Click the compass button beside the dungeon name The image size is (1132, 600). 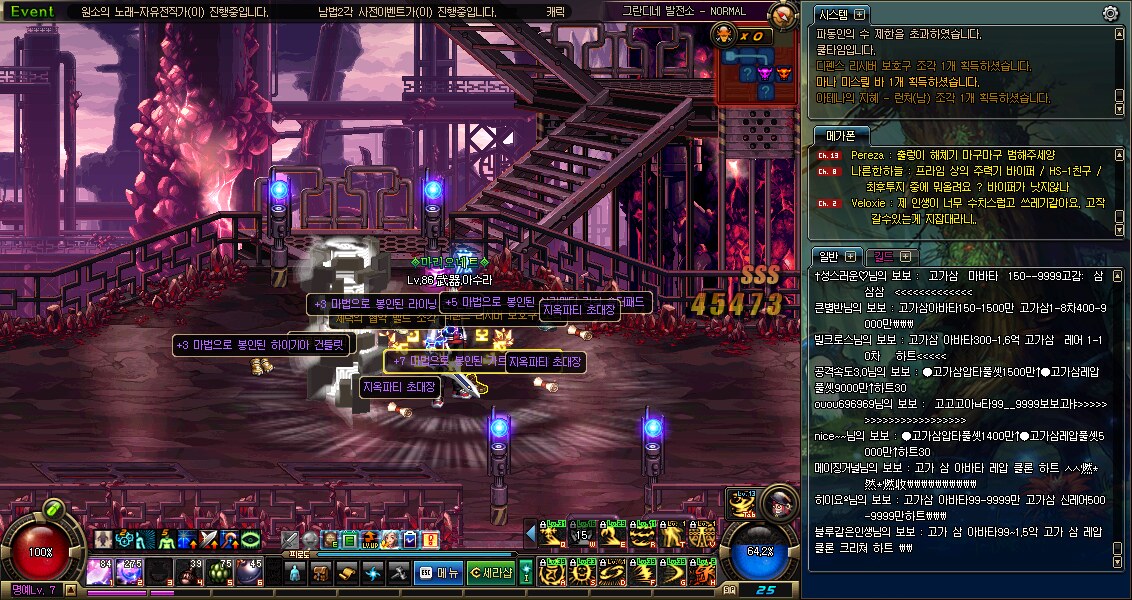pyautogui.click(x=785, y=14)
